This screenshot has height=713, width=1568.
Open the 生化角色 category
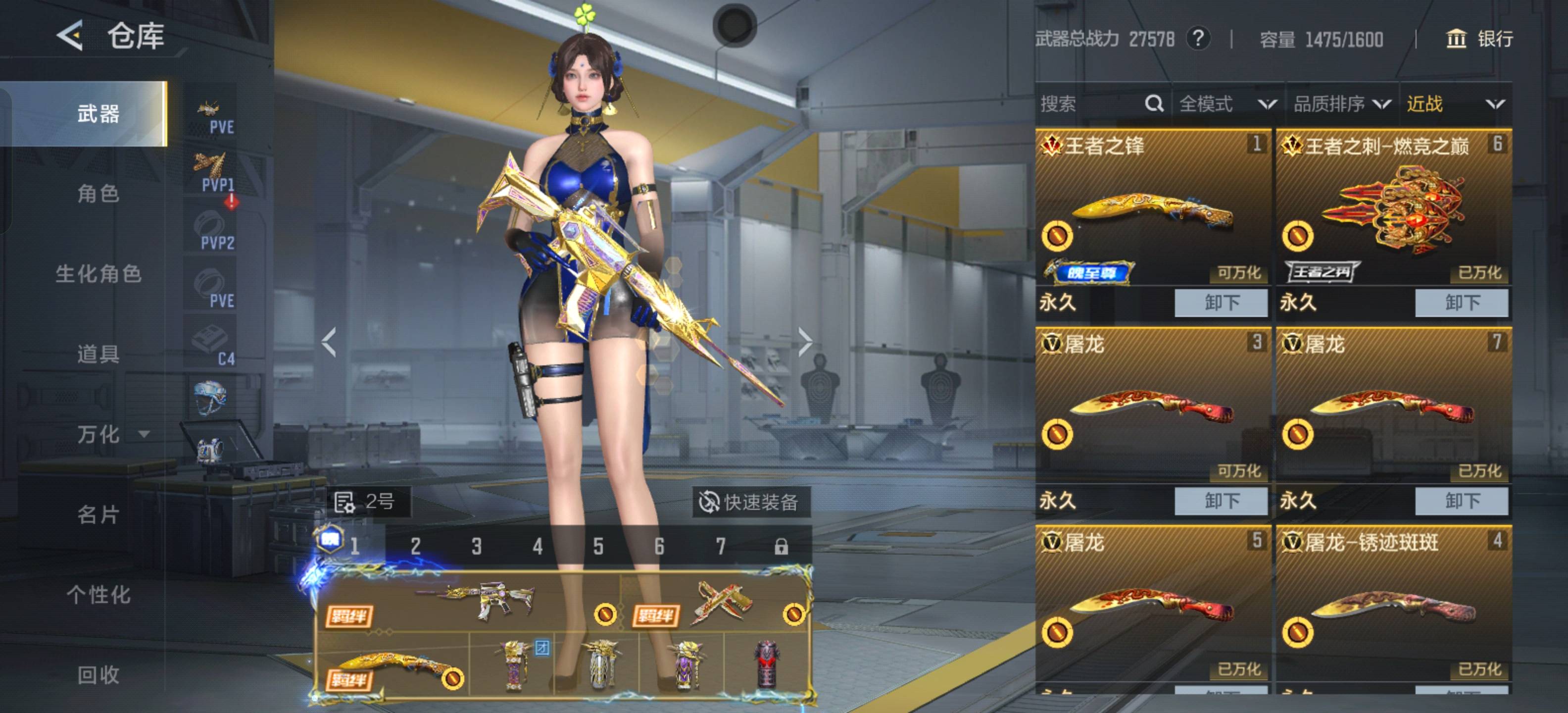pos(98,274)
